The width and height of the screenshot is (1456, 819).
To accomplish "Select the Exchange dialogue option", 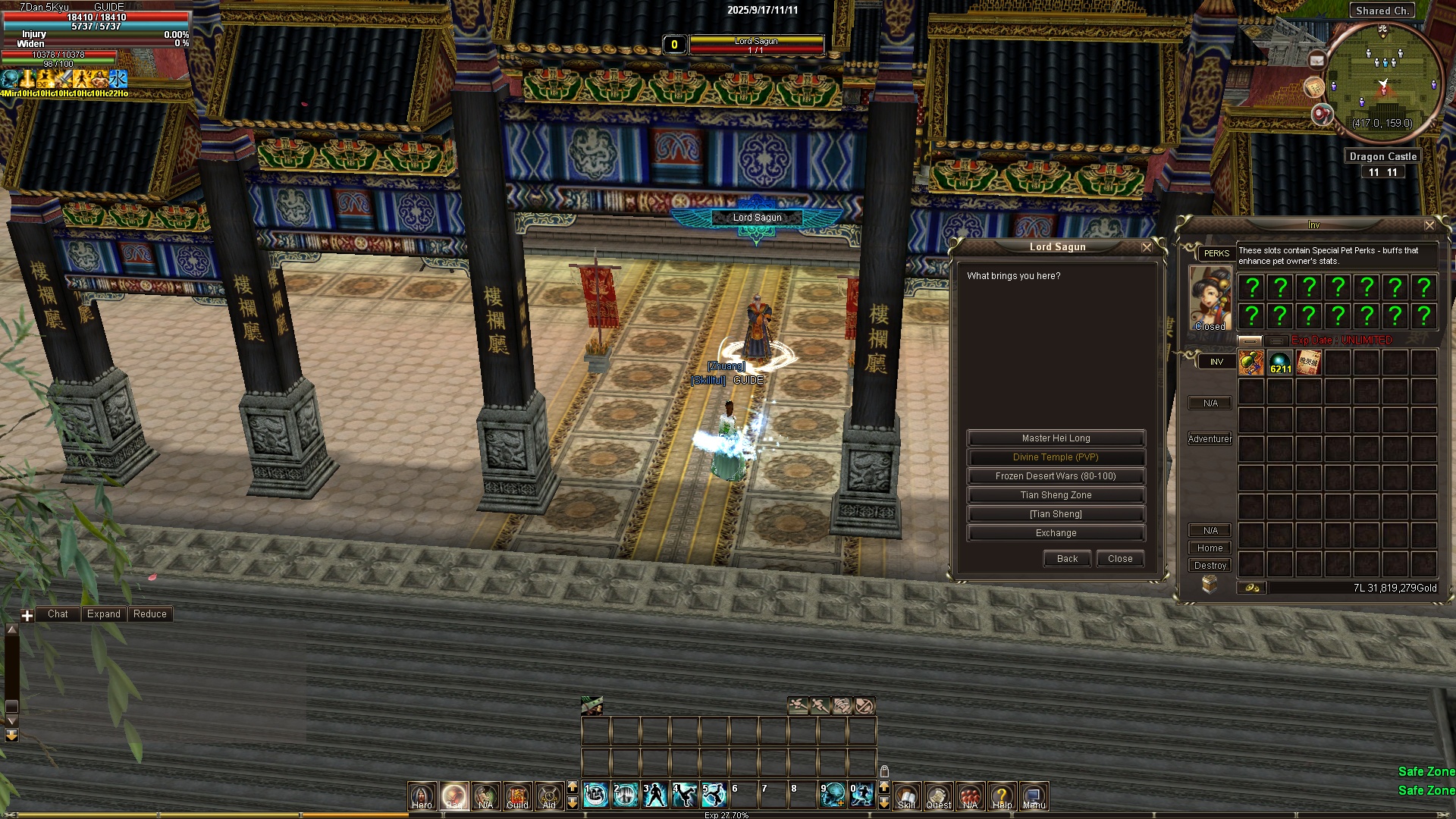I will (x=1056, y=533).
